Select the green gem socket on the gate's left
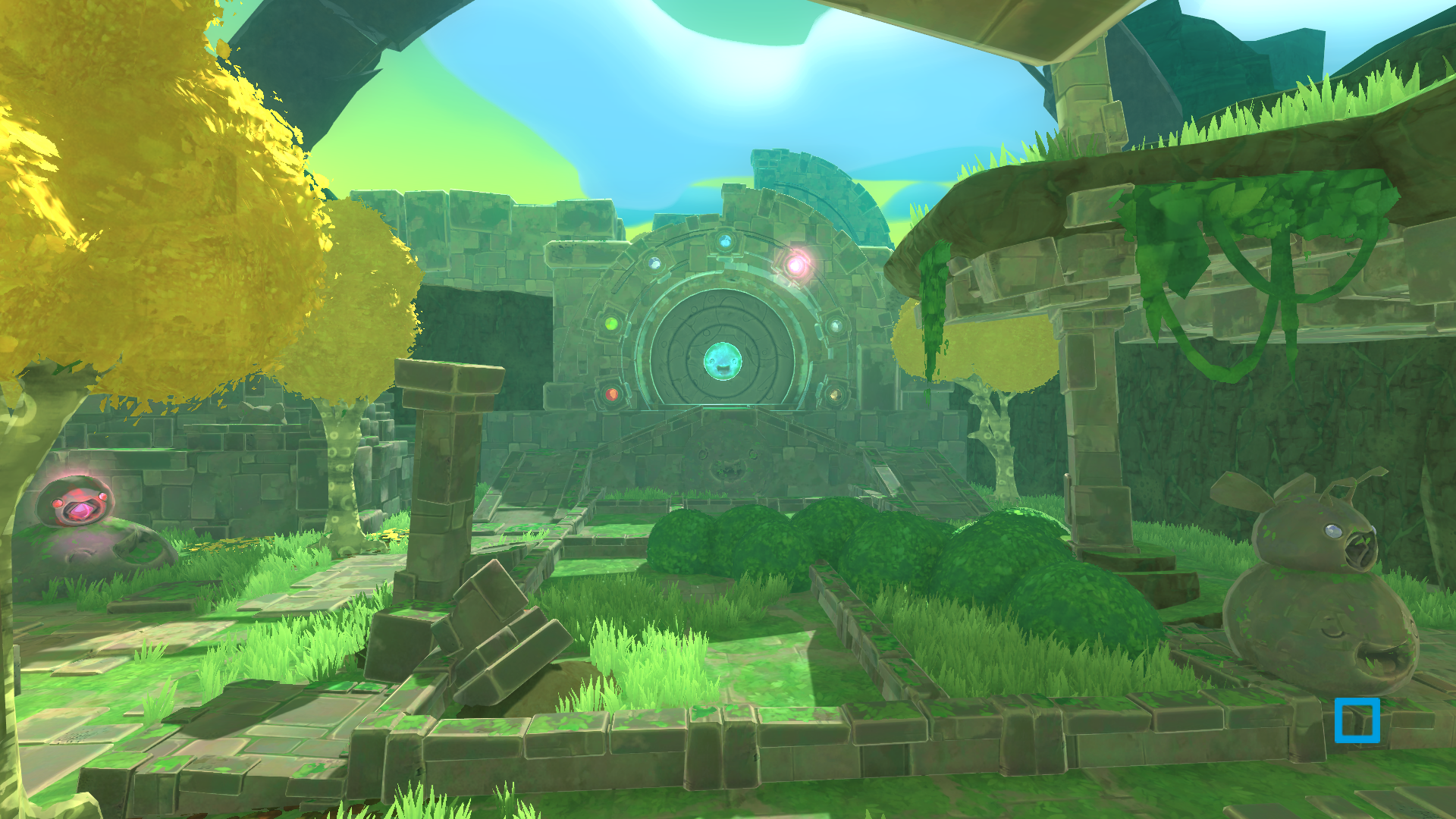 610,323
